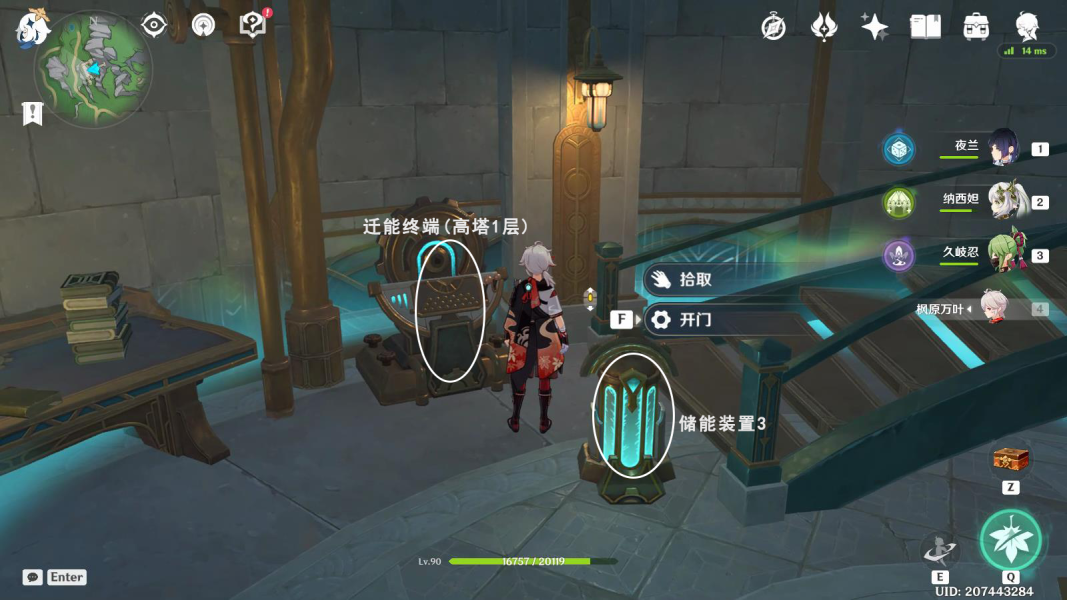
Task: Open the compass events icon
Action: click(x=773, y=27)
